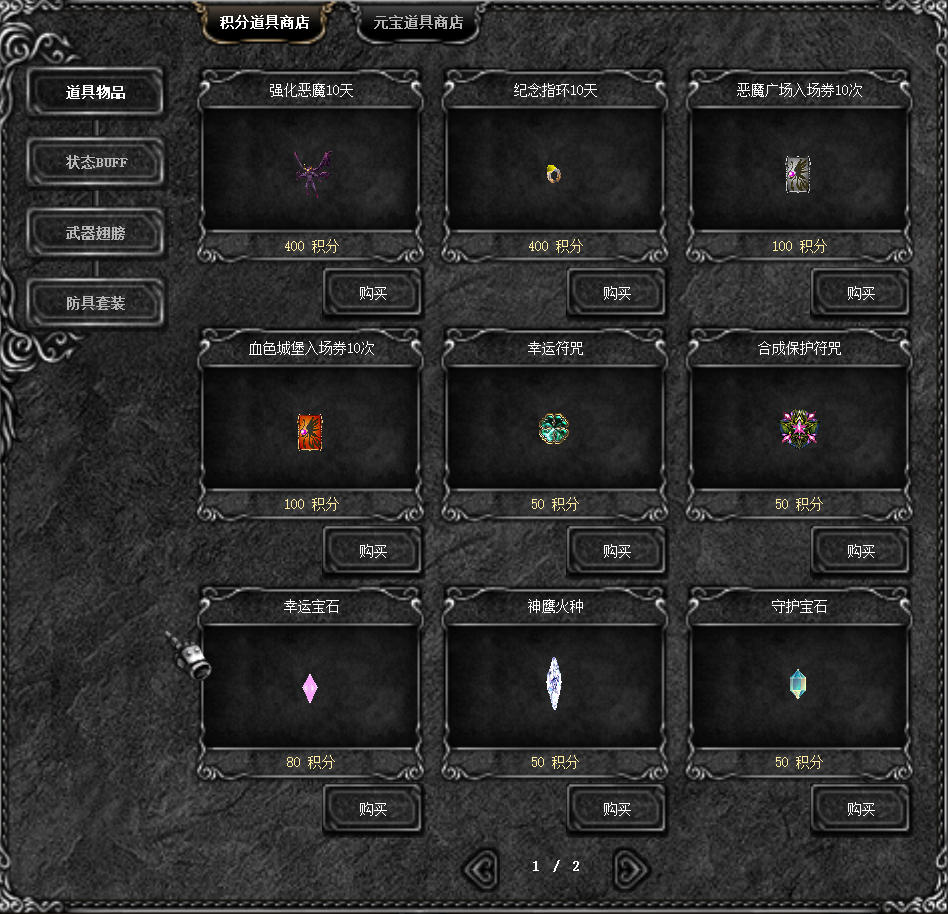Buy the 幸运宝石 for 80 积分

coord(373,809)
